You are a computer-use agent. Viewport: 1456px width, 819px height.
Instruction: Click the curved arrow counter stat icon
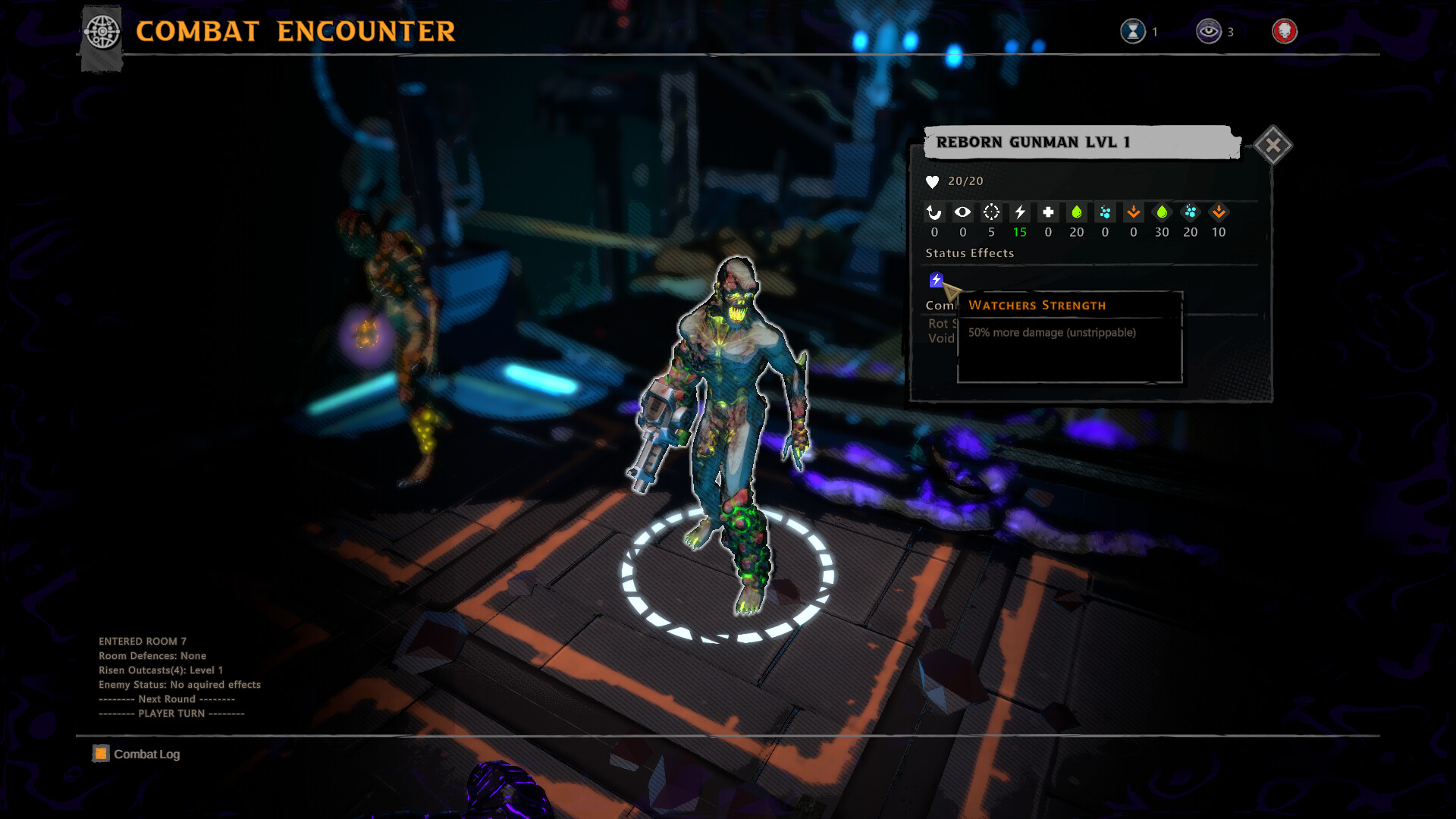coord(934,213)
